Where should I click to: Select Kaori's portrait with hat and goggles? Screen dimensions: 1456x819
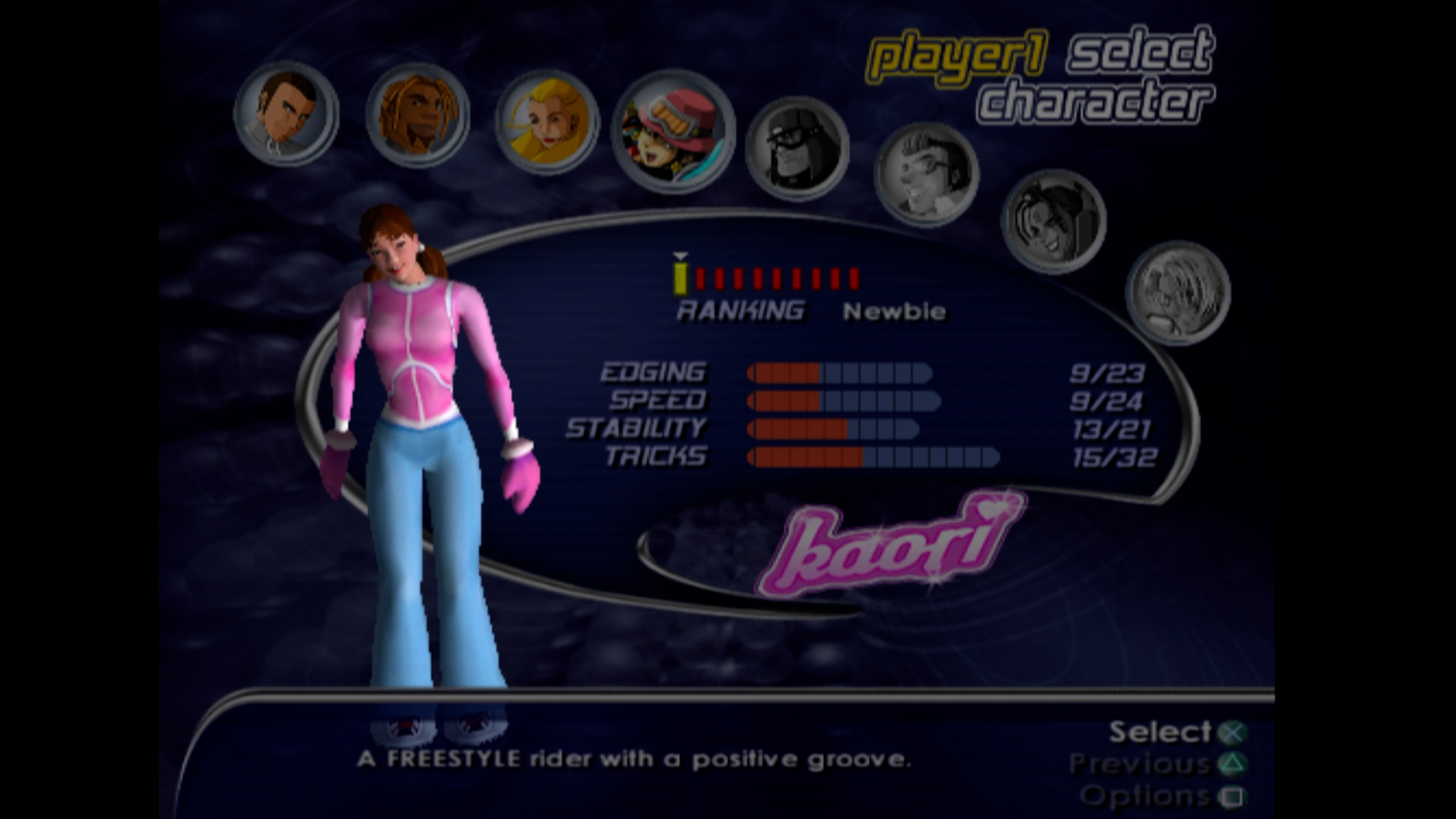[x=673, y=132]
